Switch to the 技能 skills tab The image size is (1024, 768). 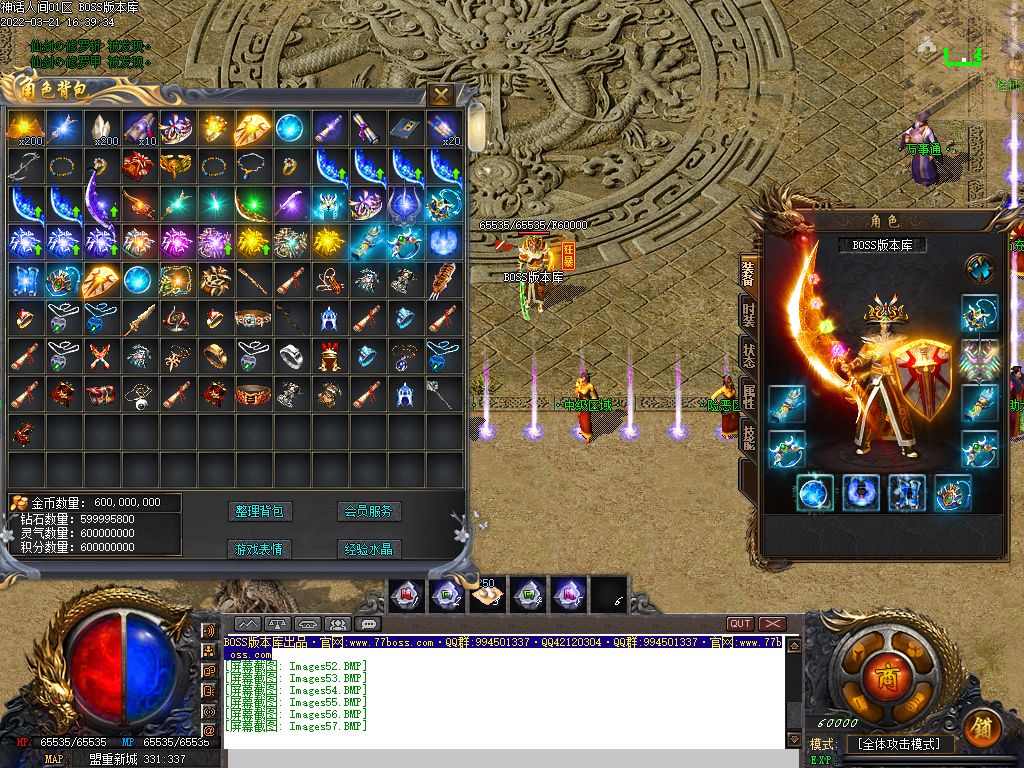[x=748, y=435]
